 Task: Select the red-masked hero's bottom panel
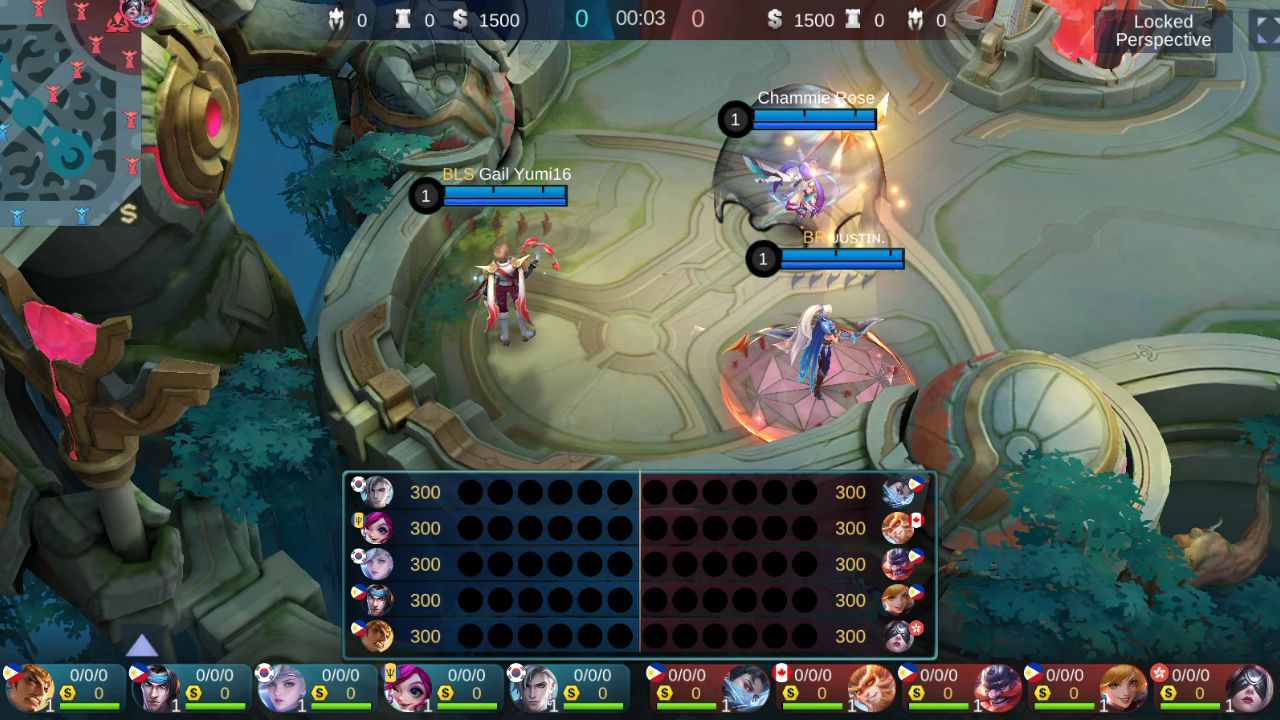961,688
